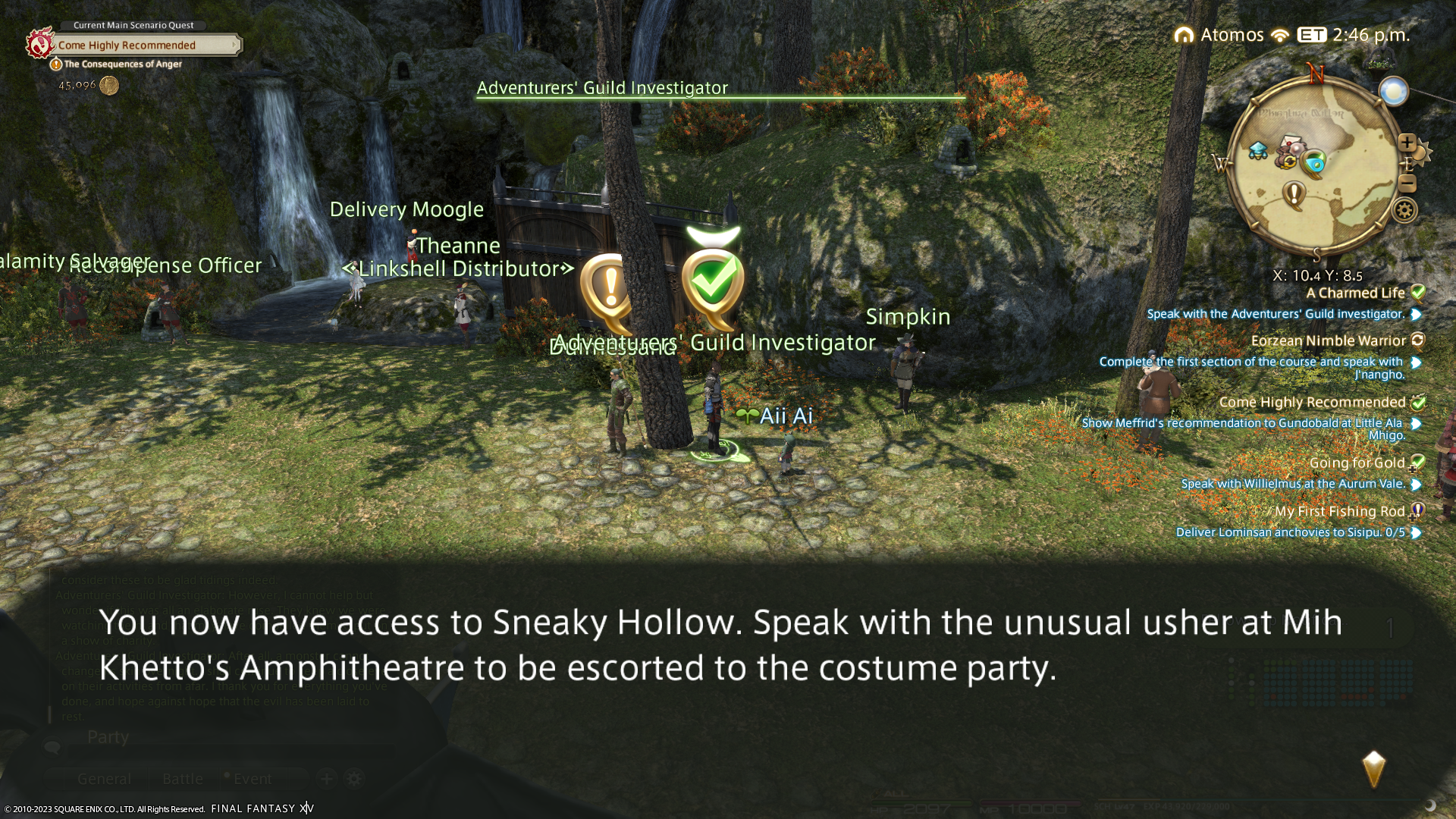Switch to the Battle chat tab
Viewport: 1456px width, 819px height.
(x=183, y=779)
